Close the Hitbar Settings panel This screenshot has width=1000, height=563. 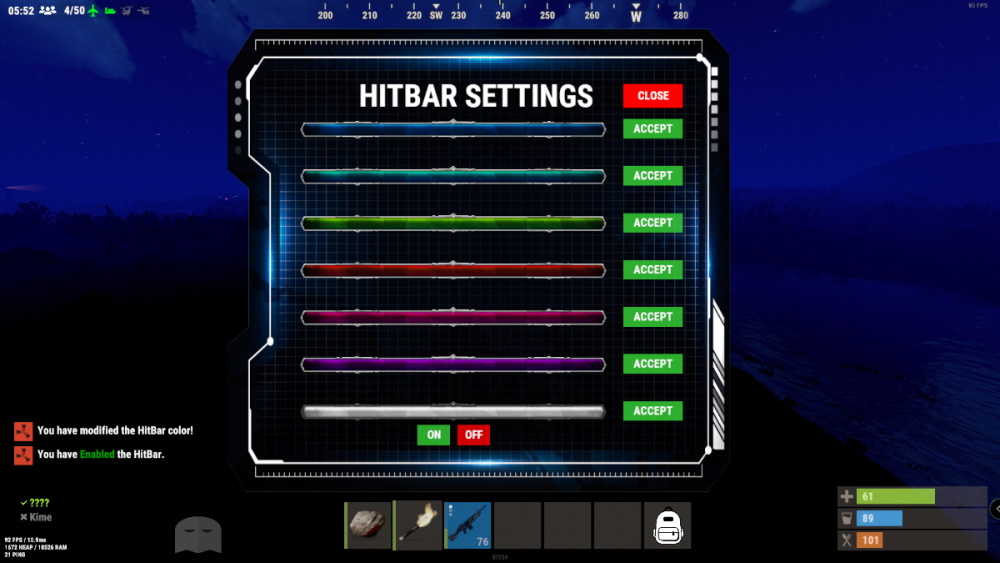(x=652, y=96)
